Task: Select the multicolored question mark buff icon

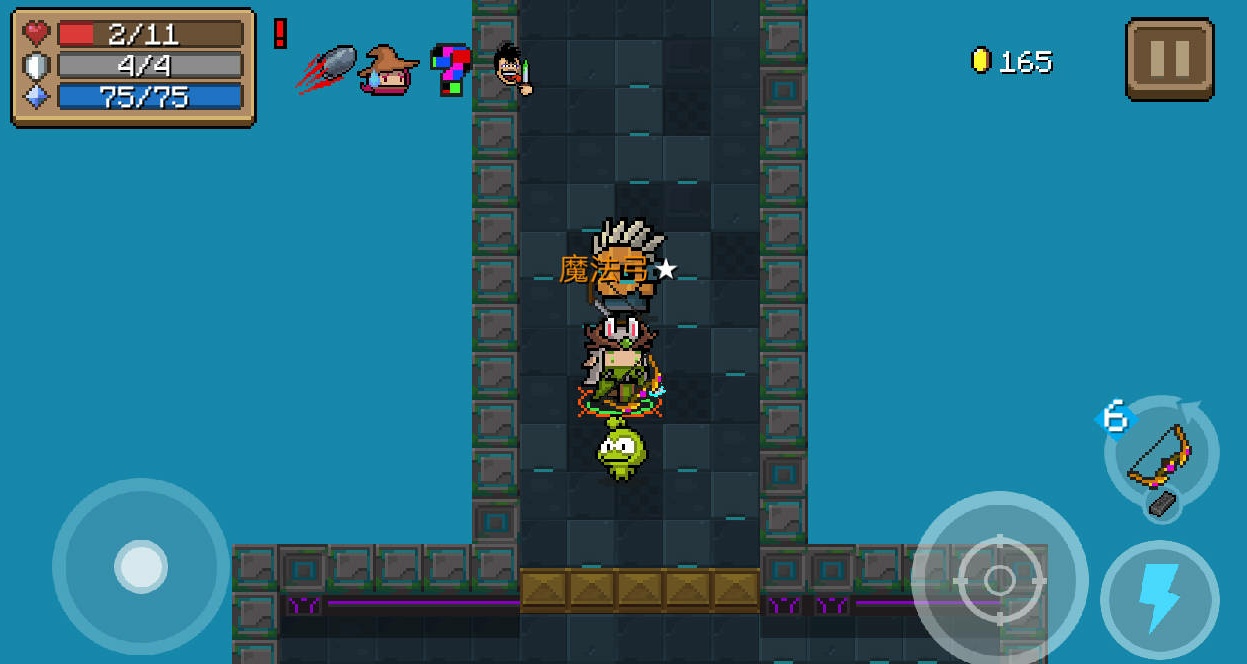Action: (450, 68)
